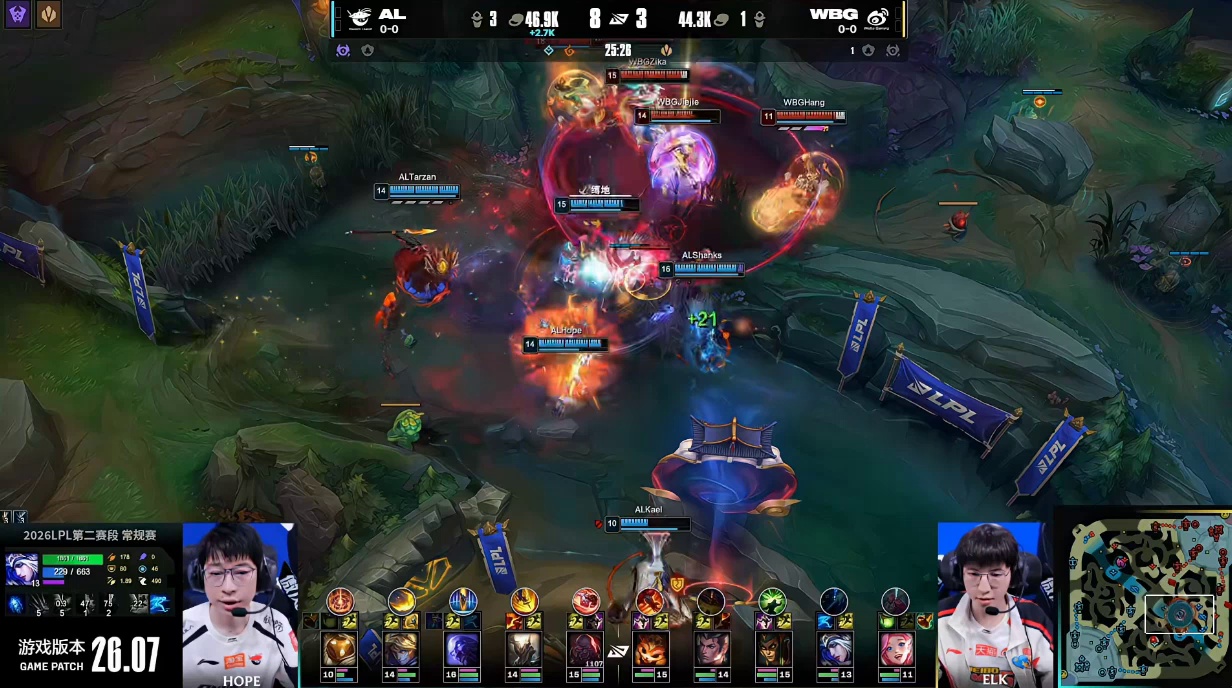Click the WBG team logo on the scoreboard
Viewport: 1232px width, 688px height.
coord(877,17)
